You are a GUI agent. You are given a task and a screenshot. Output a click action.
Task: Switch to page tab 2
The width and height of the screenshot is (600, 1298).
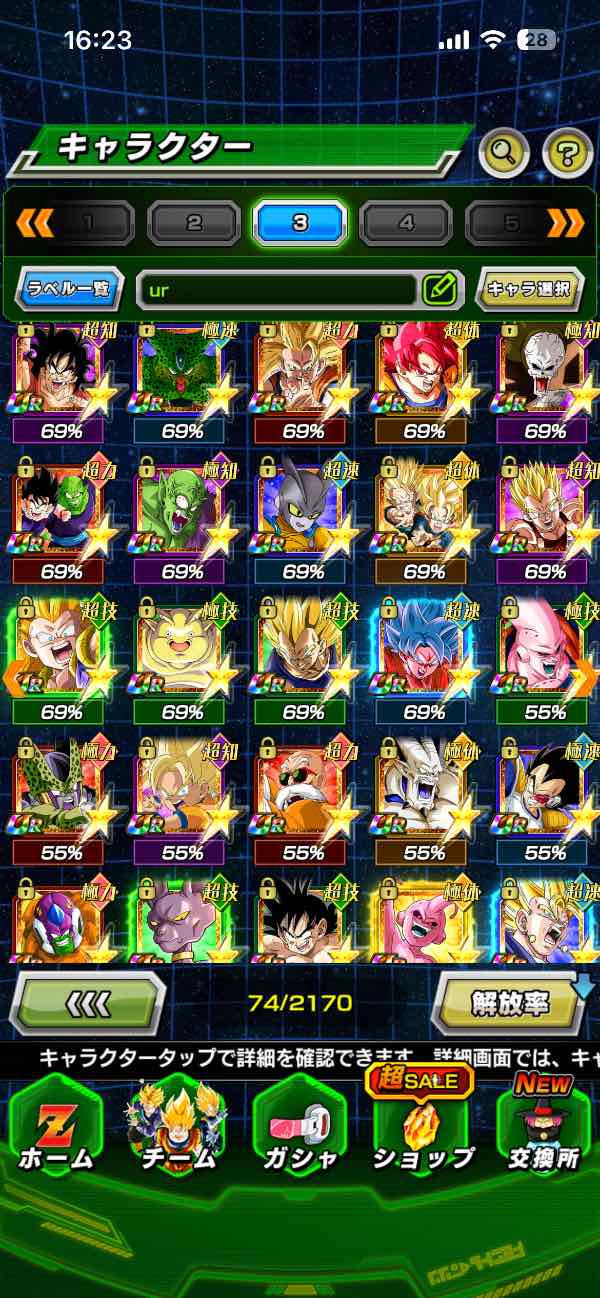click(x=194, y=223)
